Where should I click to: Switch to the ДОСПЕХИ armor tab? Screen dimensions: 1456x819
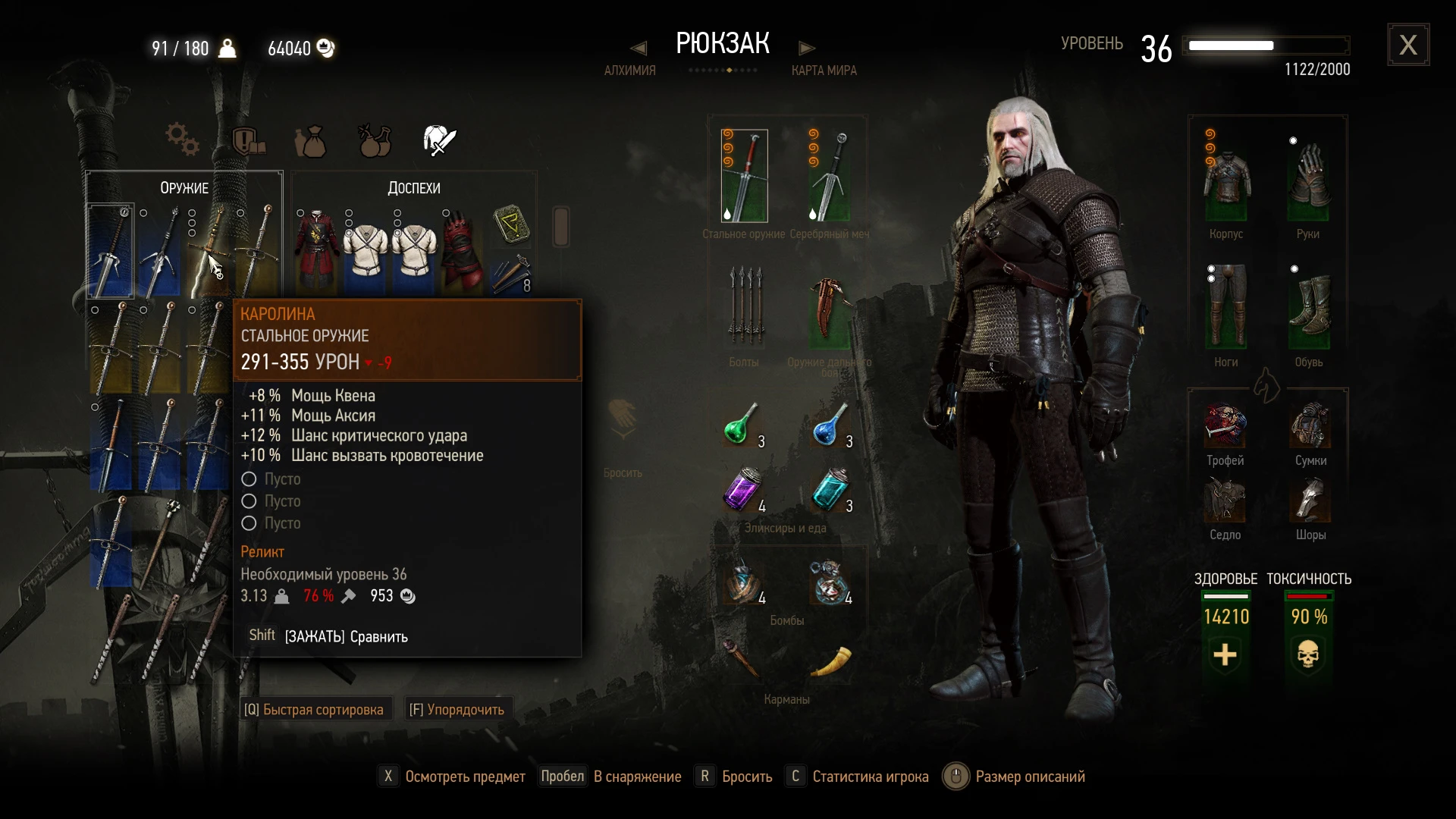point(413,187)
